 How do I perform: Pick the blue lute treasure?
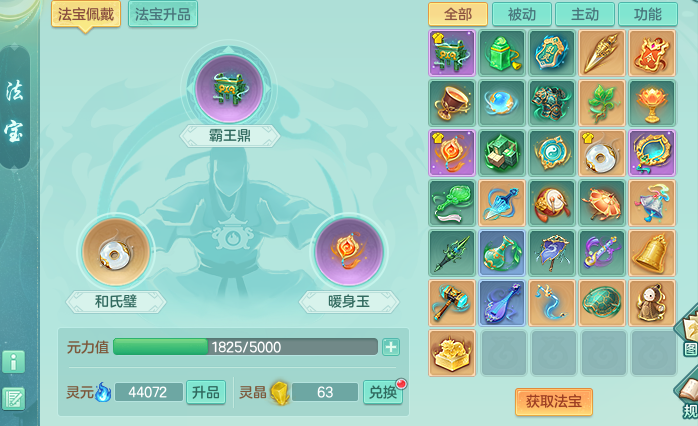tap(503, 303)
